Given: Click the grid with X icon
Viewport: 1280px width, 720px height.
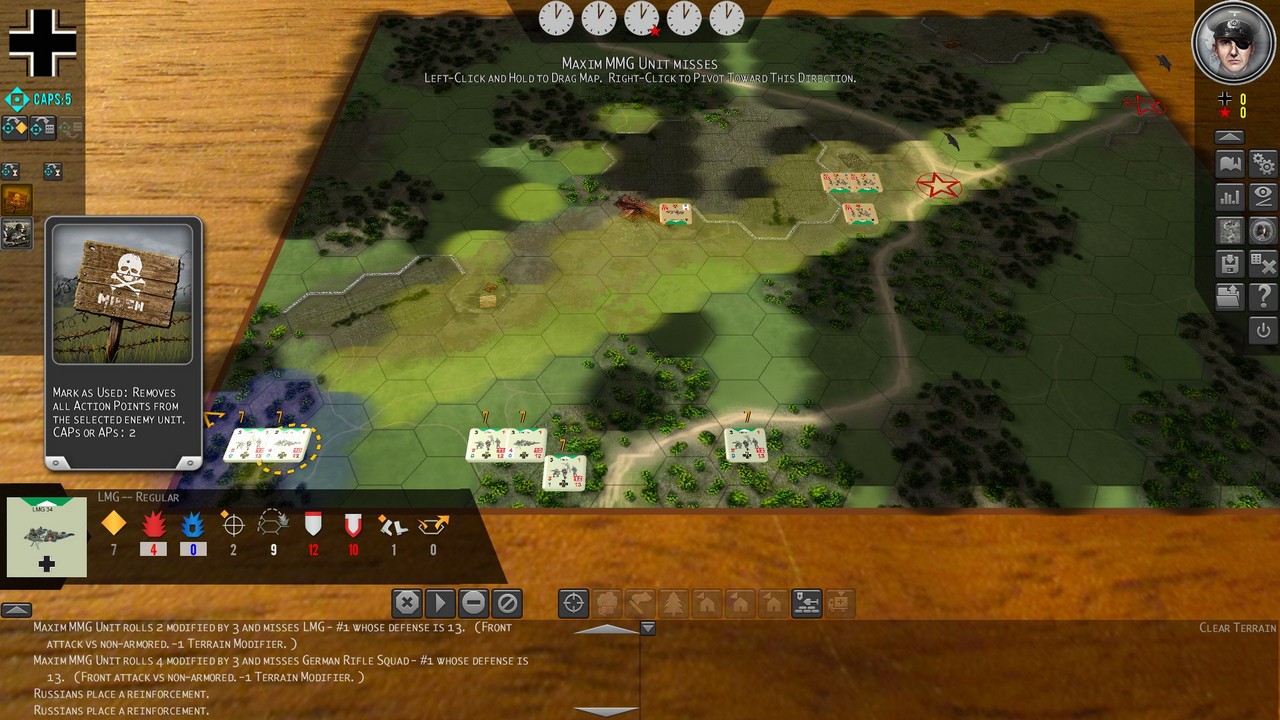Looking at the screenshot, I should click(x=1264, y=264).
